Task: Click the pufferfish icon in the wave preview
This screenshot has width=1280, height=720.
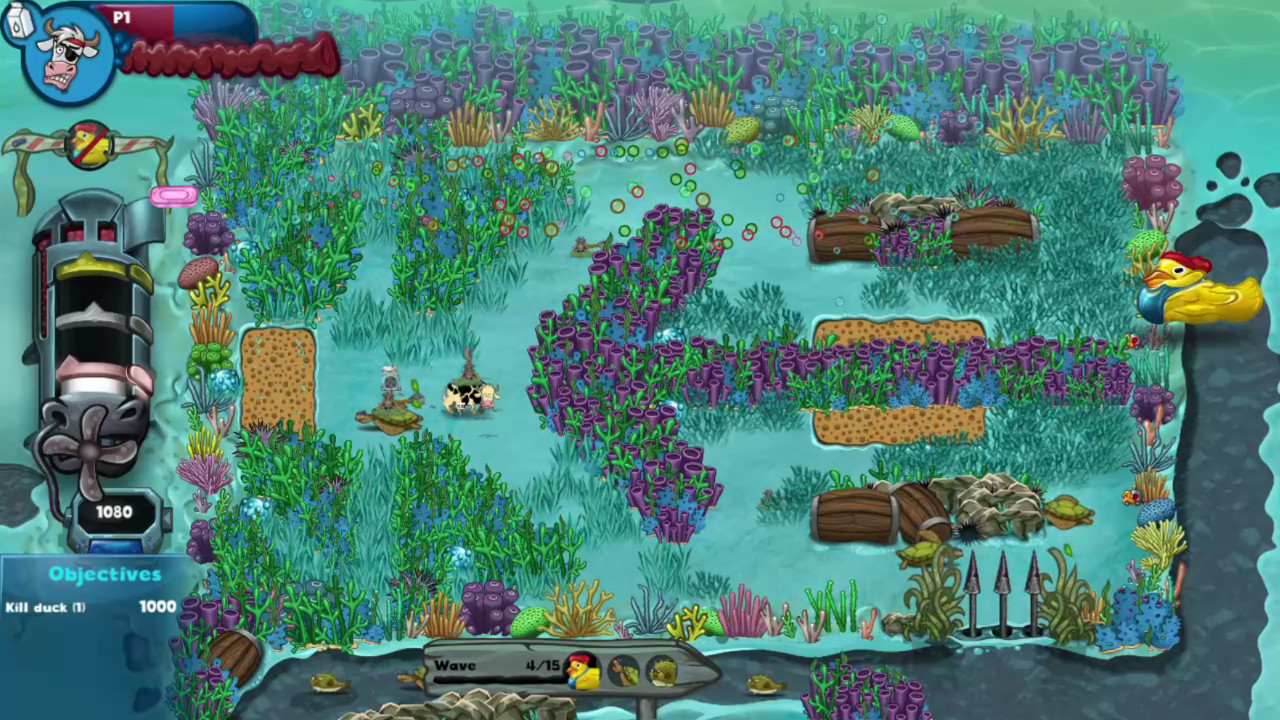Action: (x=661, y=672)
